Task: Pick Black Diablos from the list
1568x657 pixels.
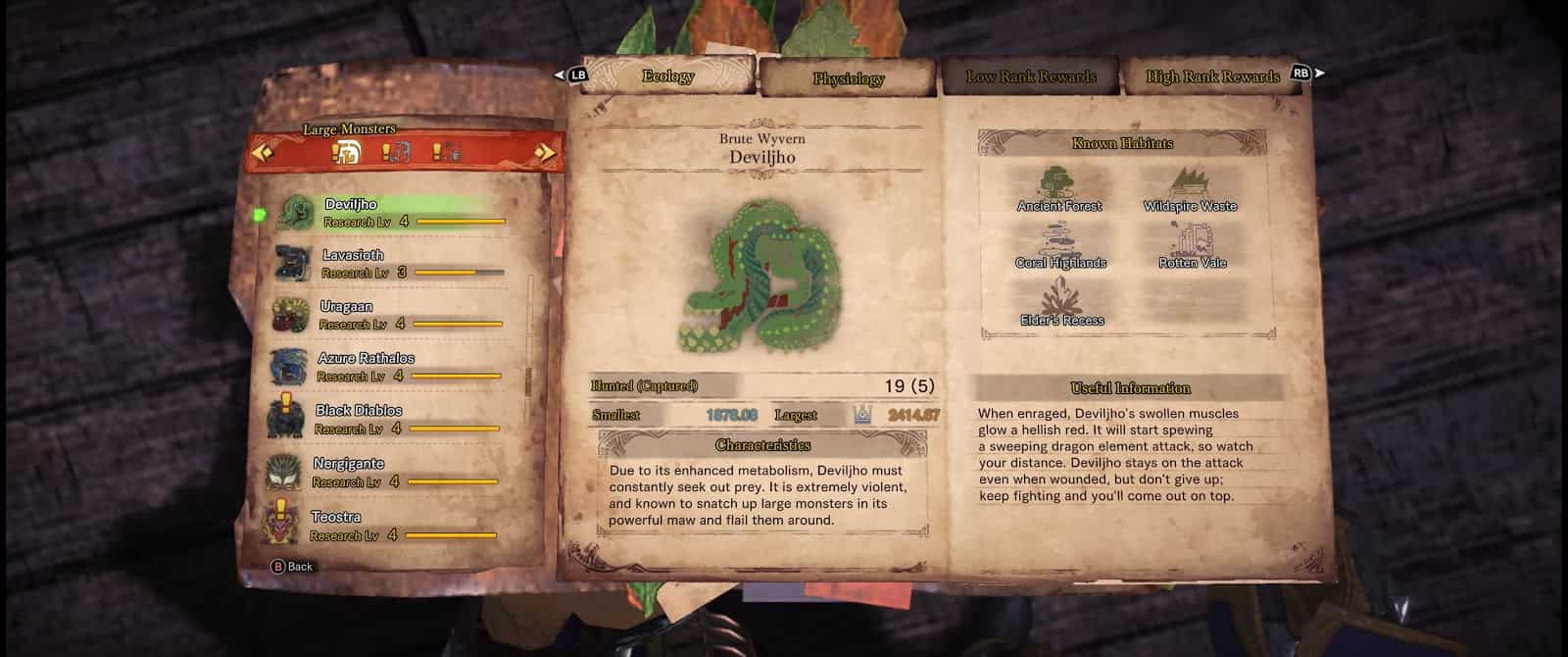Action: pos(382,419)
